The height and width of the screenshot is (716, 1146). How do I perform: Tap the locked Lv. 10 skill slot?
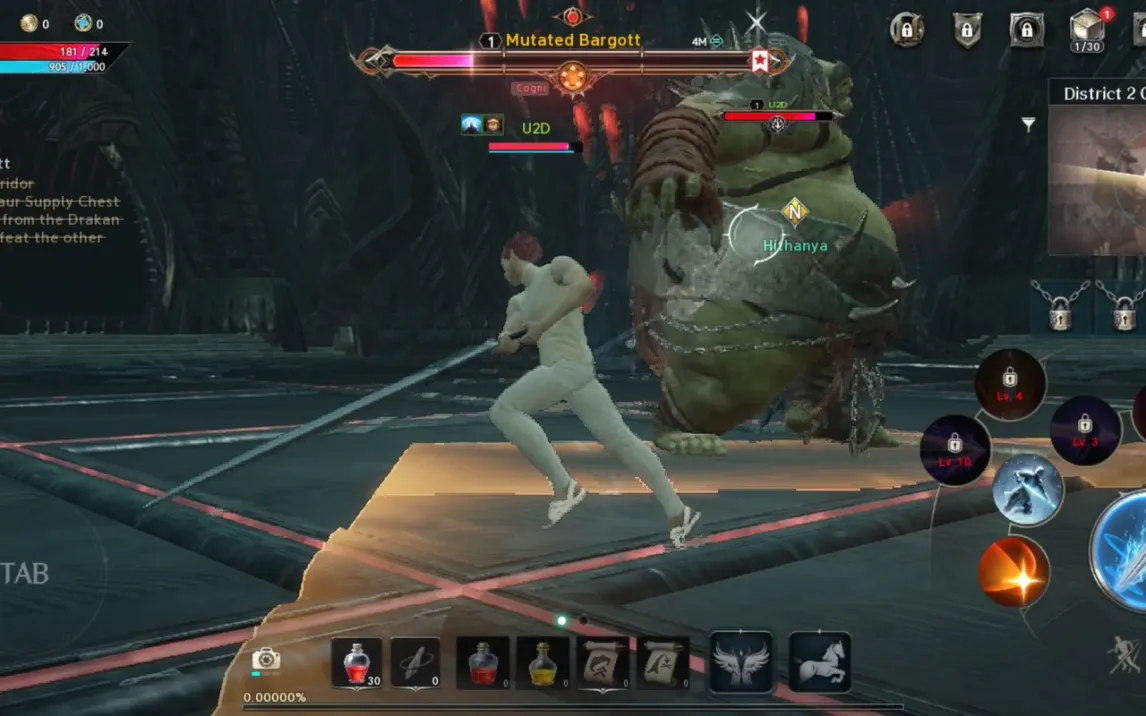tap(955, 450)
